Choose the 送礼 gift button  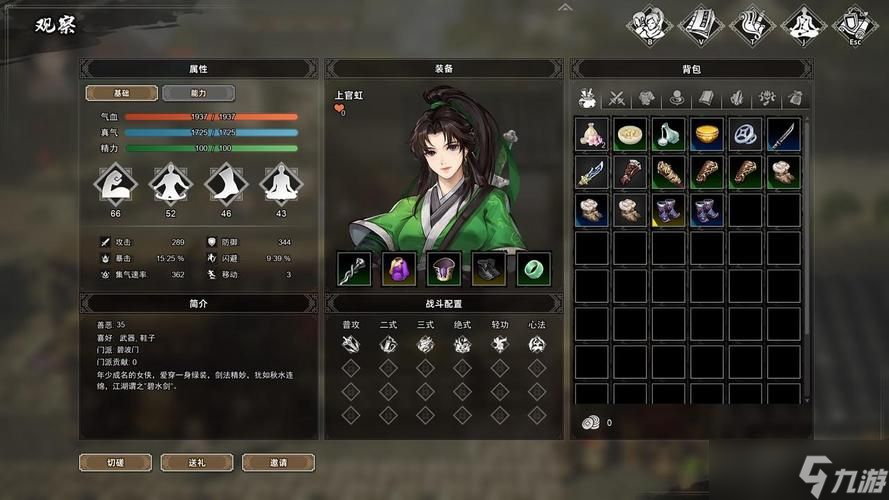tap(196, 462)
